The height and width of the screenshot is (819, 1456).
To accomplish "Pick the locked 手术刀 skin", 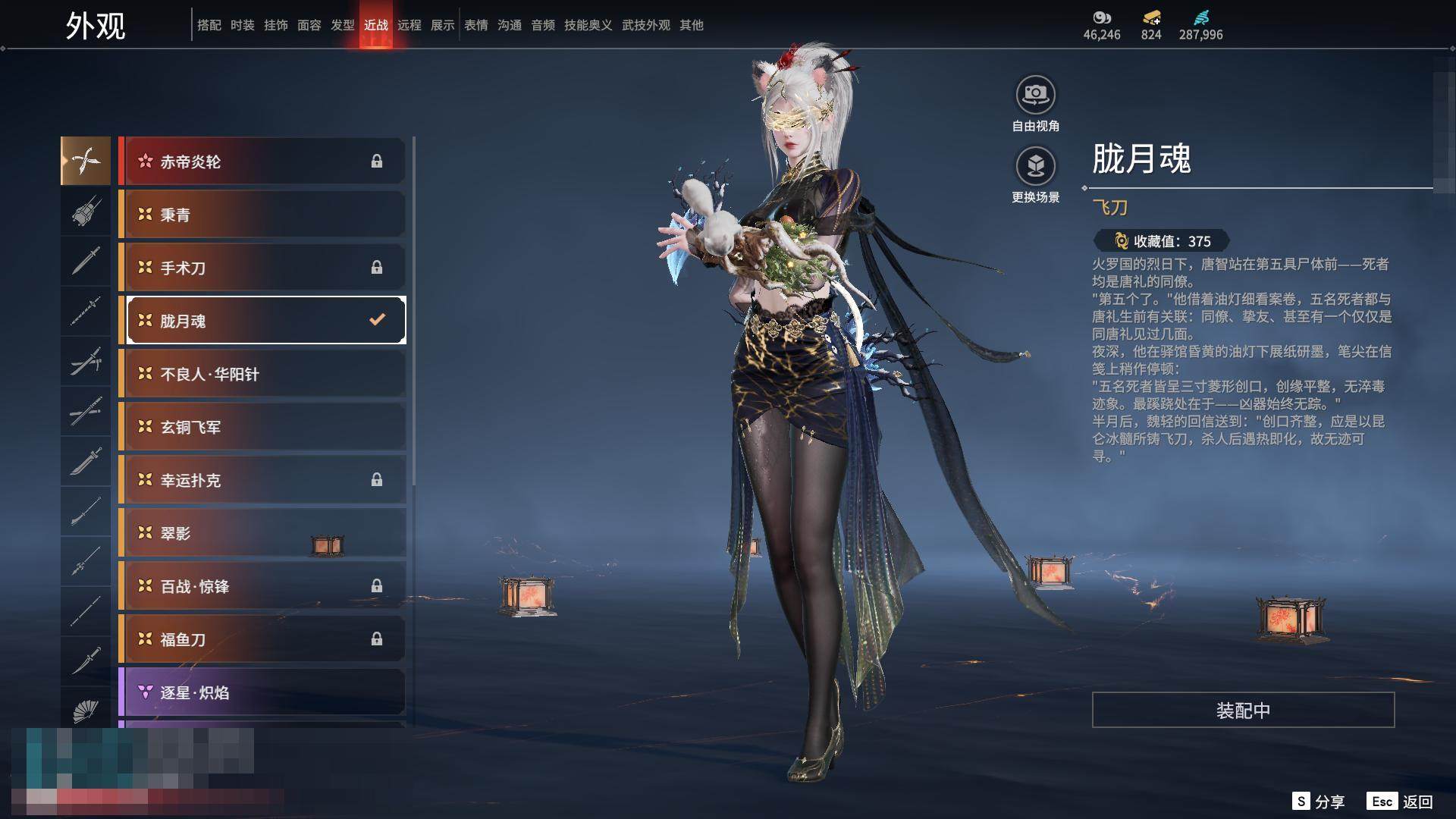I will tap(262, 268).
